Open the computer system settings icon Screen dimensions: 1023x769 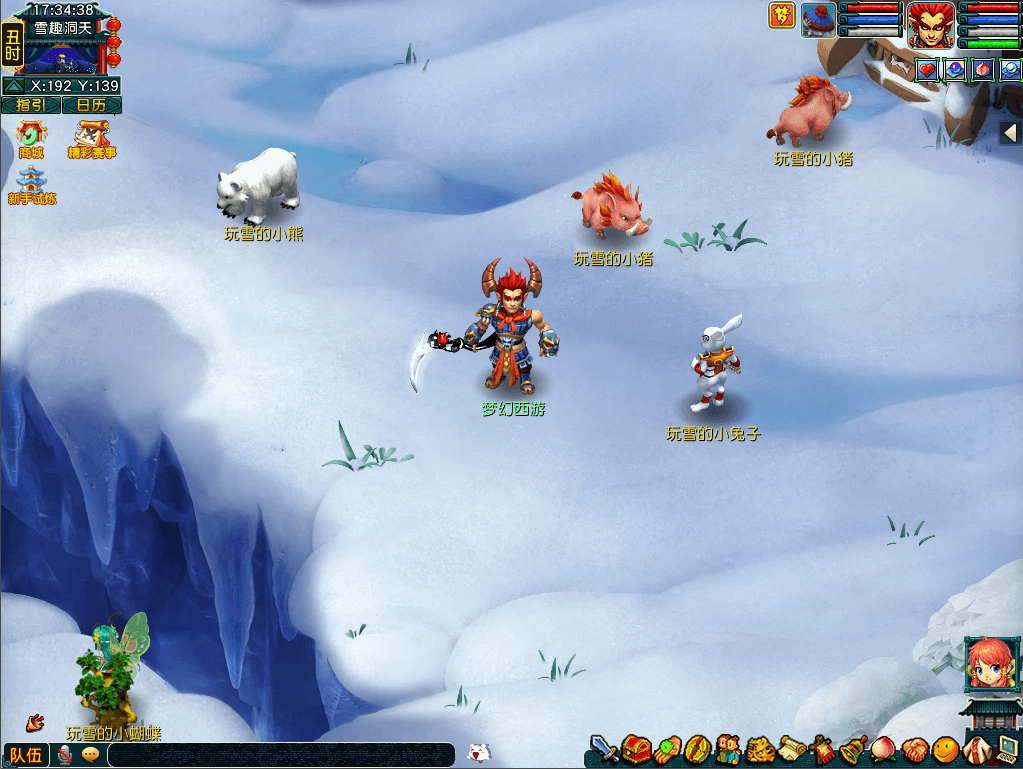point(1008,749)
